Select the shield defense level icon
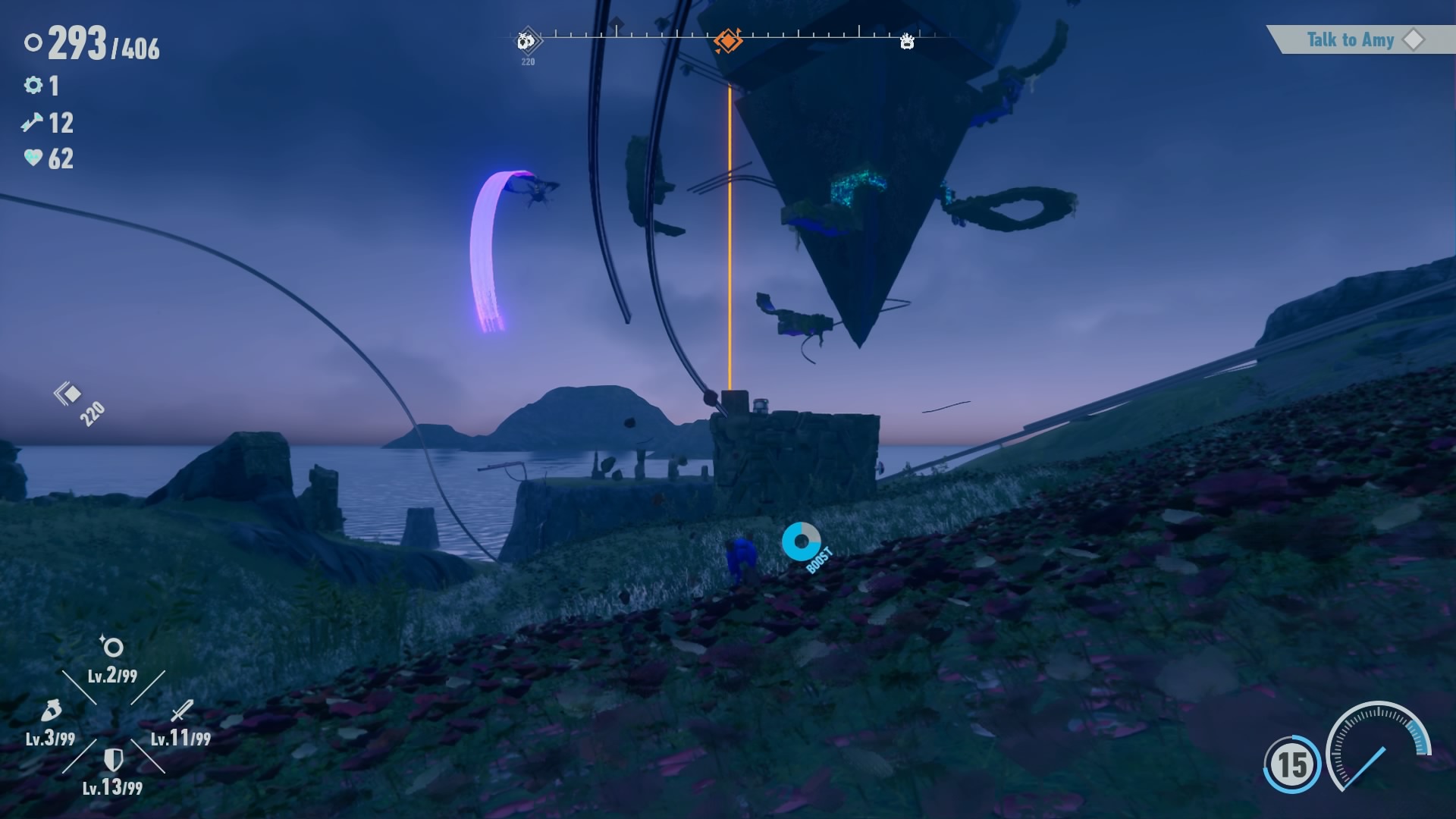The height and width of the screenshot is (819, 1456). click(x=113, y=759)
